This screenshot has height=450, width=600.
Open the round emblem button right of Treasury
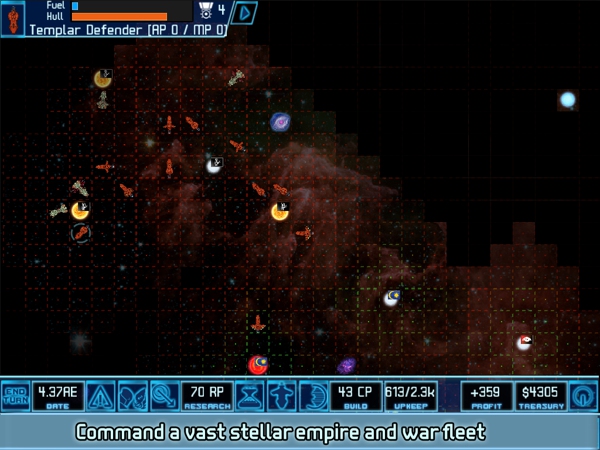[x=582, y=396]
